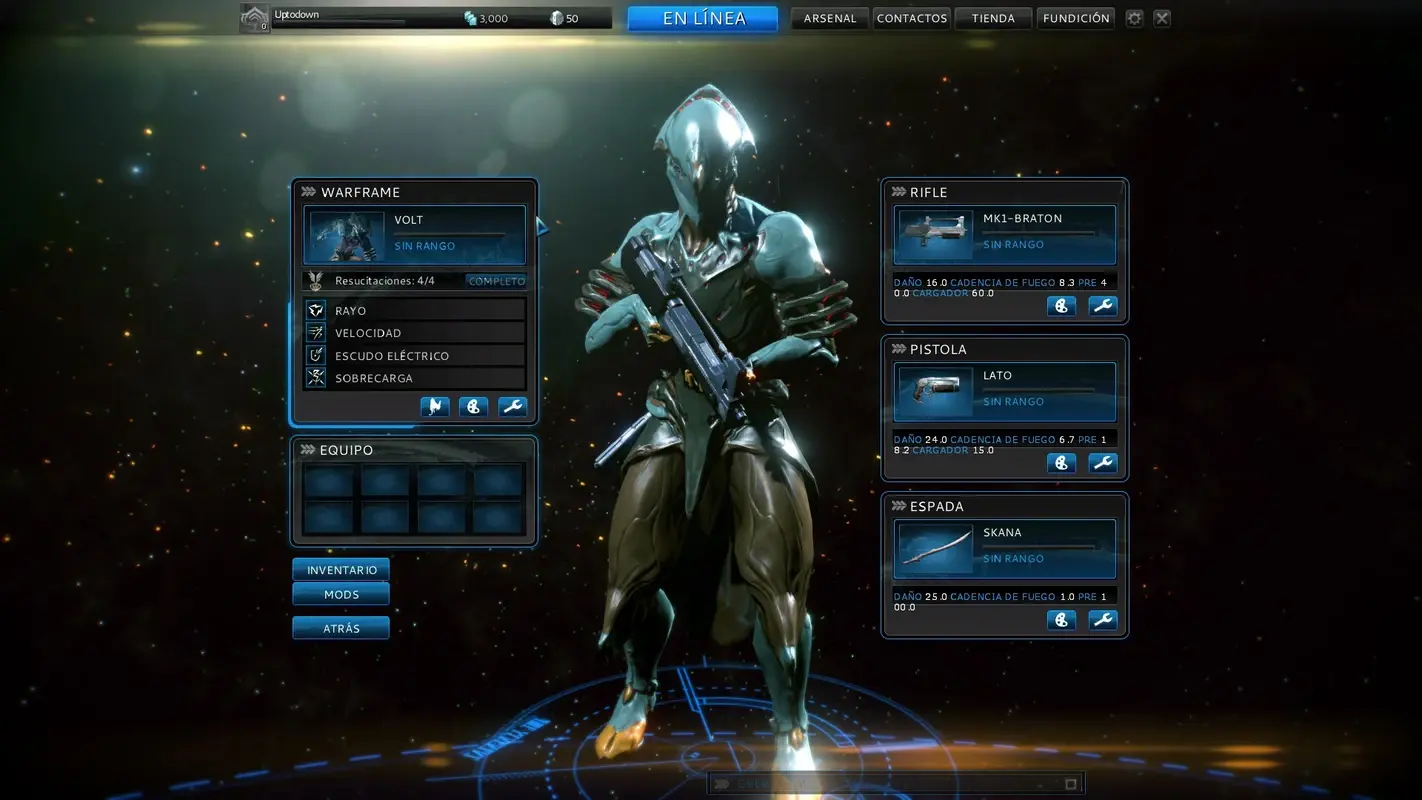This screenshot has width=1422, height=800.
Task: Switch to the TIENDA tab
Action: pos(992,17)
